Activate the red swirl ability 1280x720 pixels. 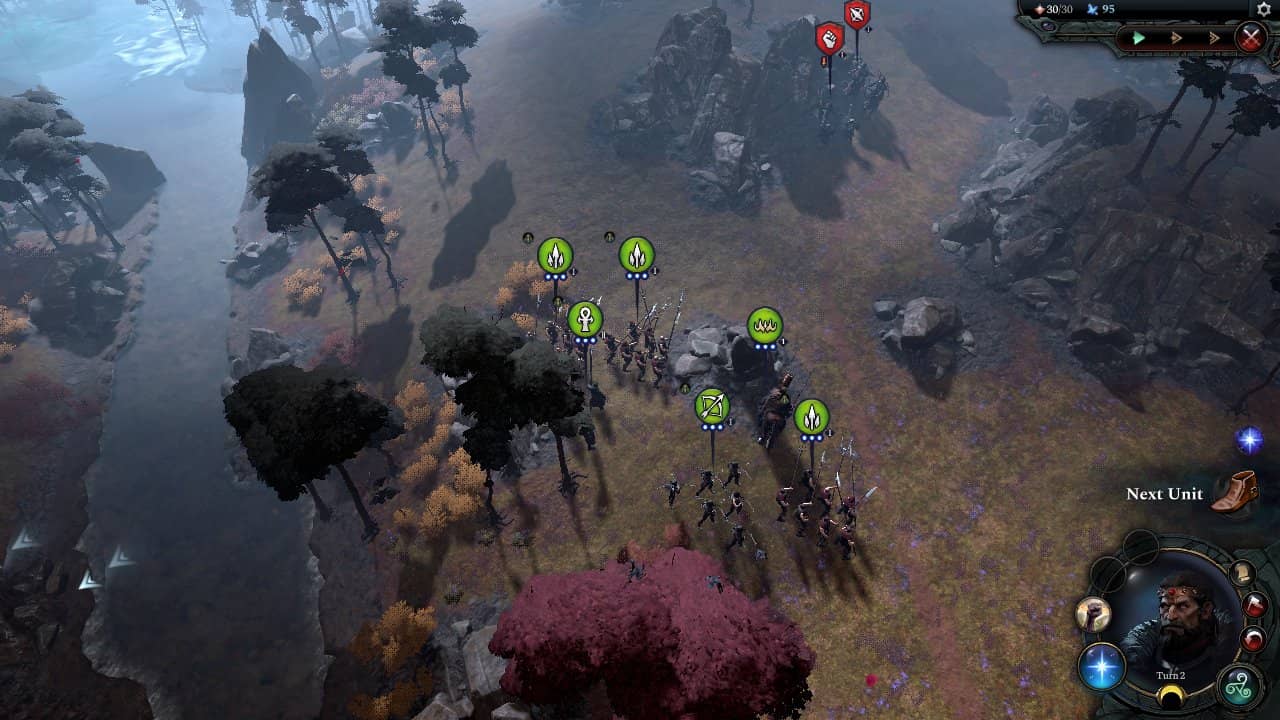1253,639
